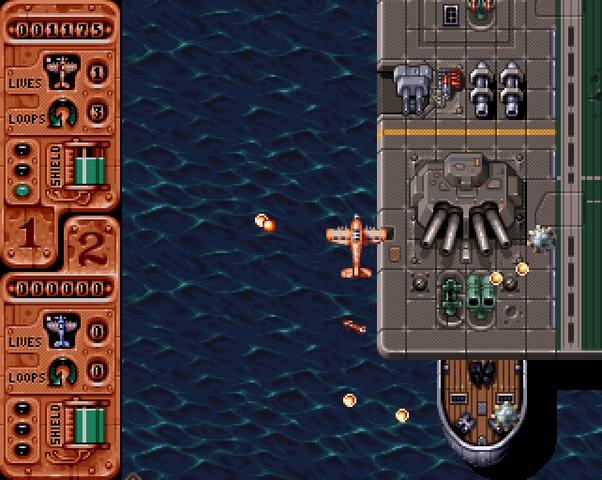The image size is (602, 480).
Task: Click player two's blue plane lives icon
Action: [61, 330]
